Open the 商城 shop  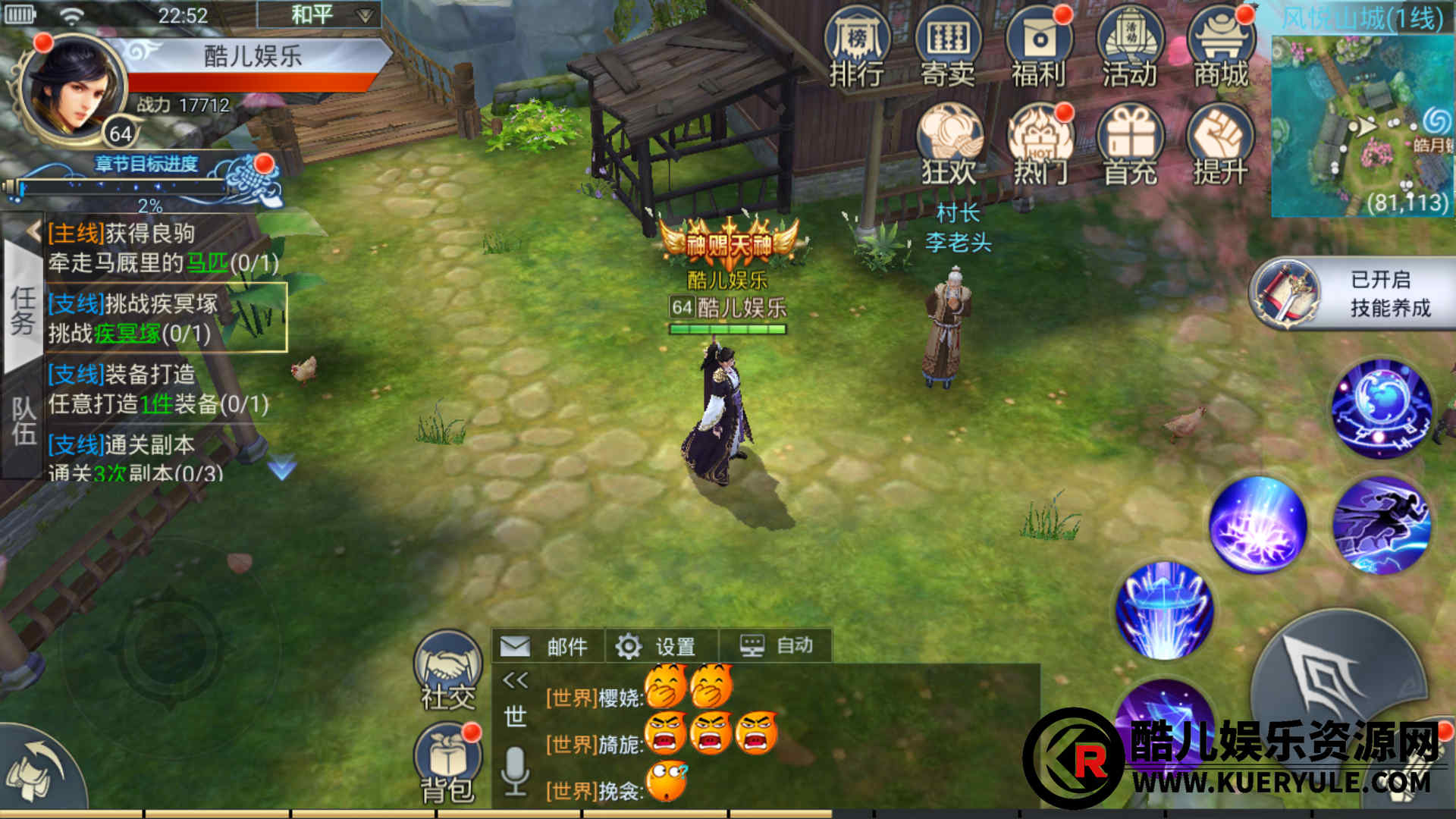[1220, 47]
